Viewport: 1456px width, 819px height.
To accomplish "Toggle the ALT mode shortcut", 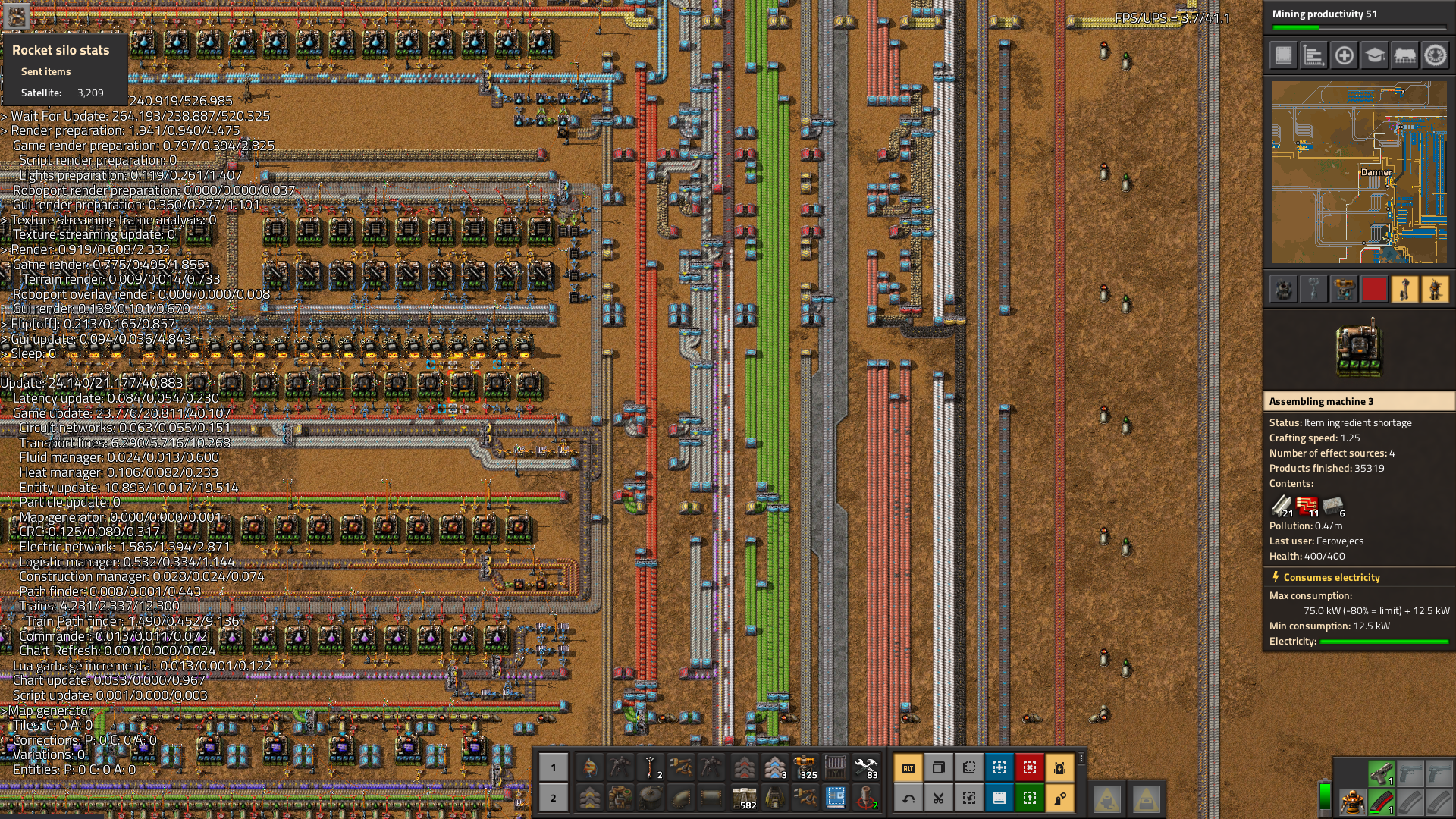I will tap(908, 767).
